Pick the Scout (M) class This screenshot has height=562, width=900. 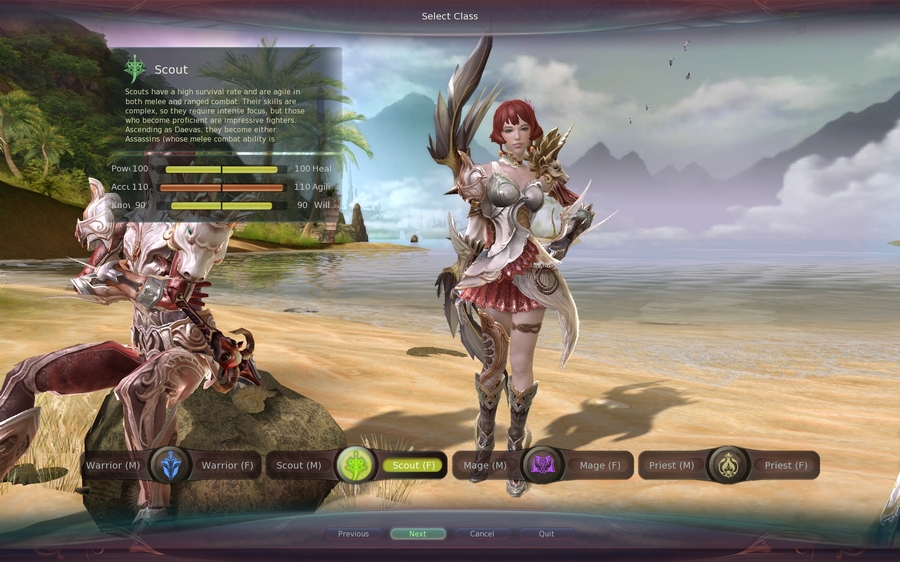pos(298,465)
